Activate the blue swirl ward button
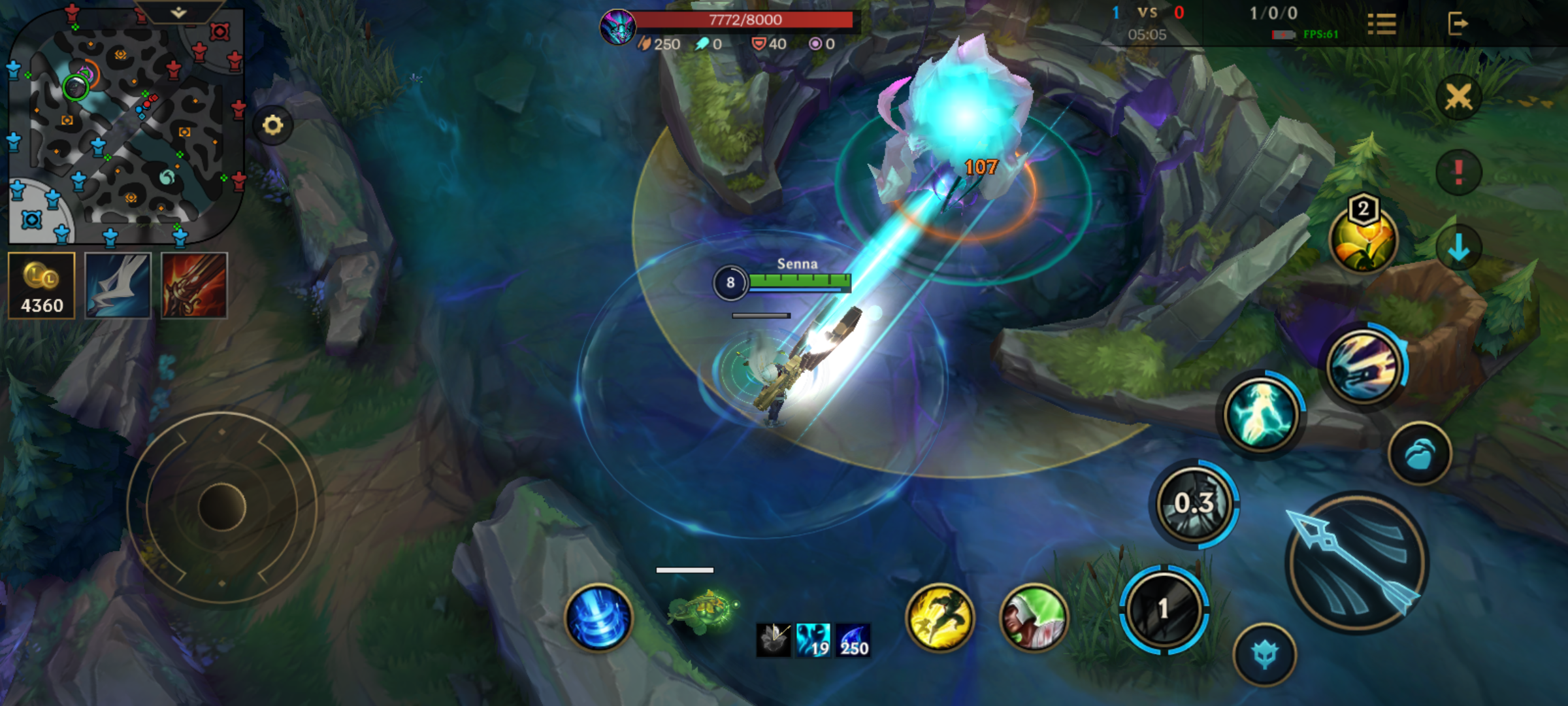Screen dimensions: 1568x706 [x=1419, y=454]
